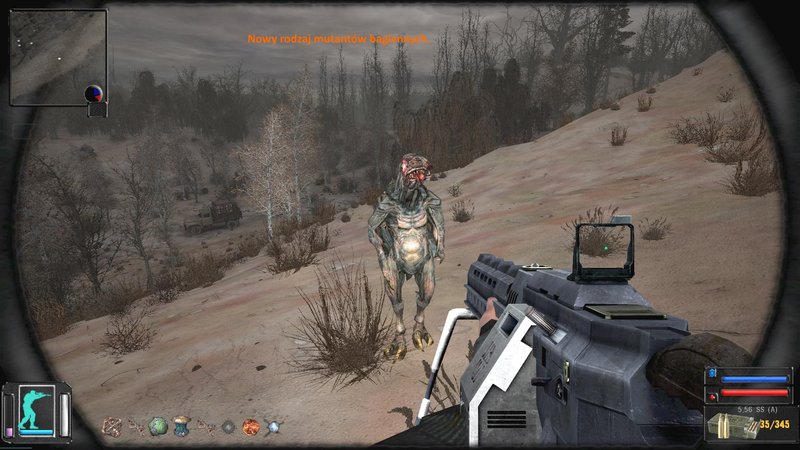
Task: Select the green spherical artifact in the belt
Action: [157, 426]
